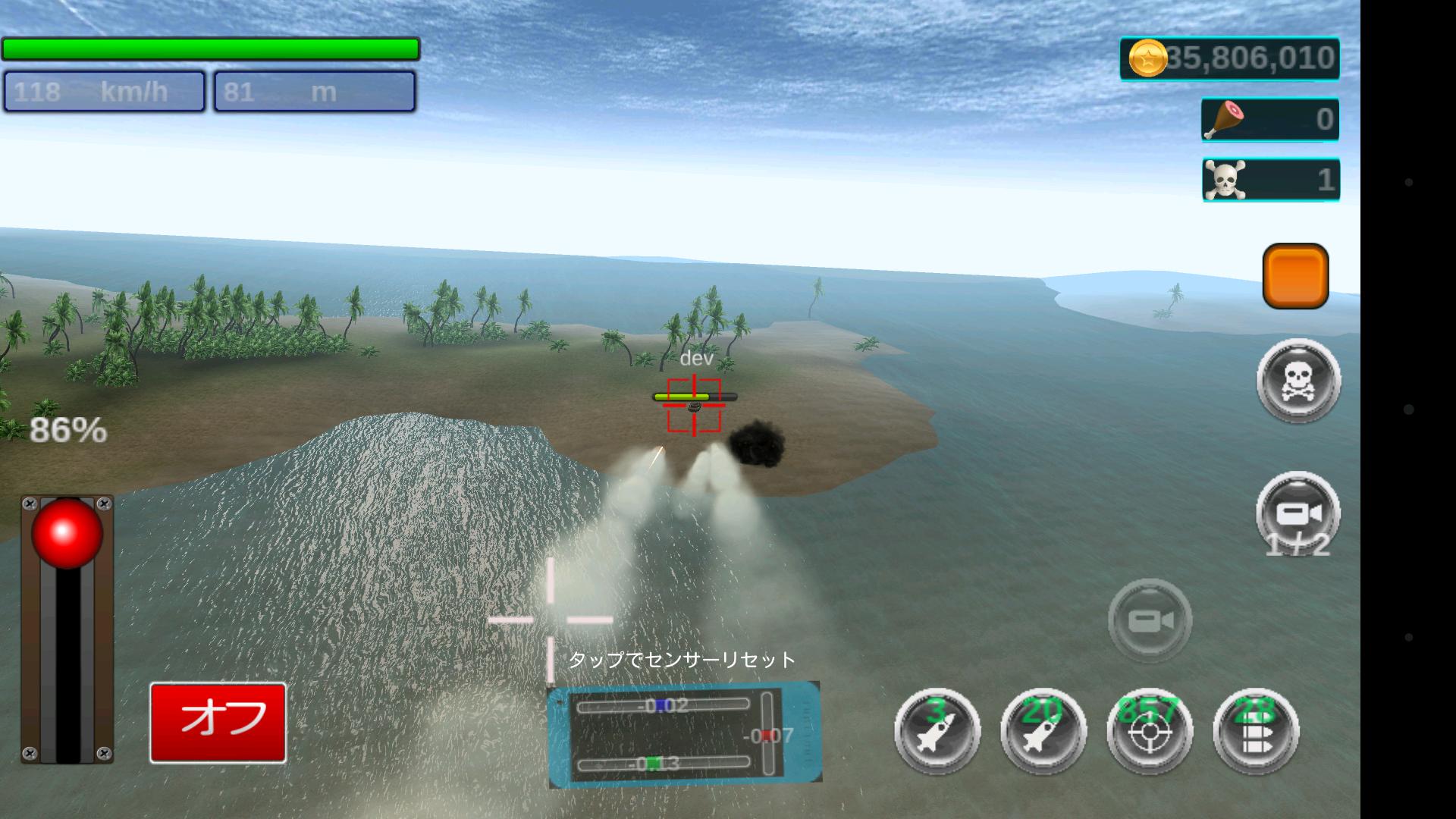Viewport: 1456px width, 819px height.
Task: Click the green health bar at top left
Action: [x=212, y=47]
